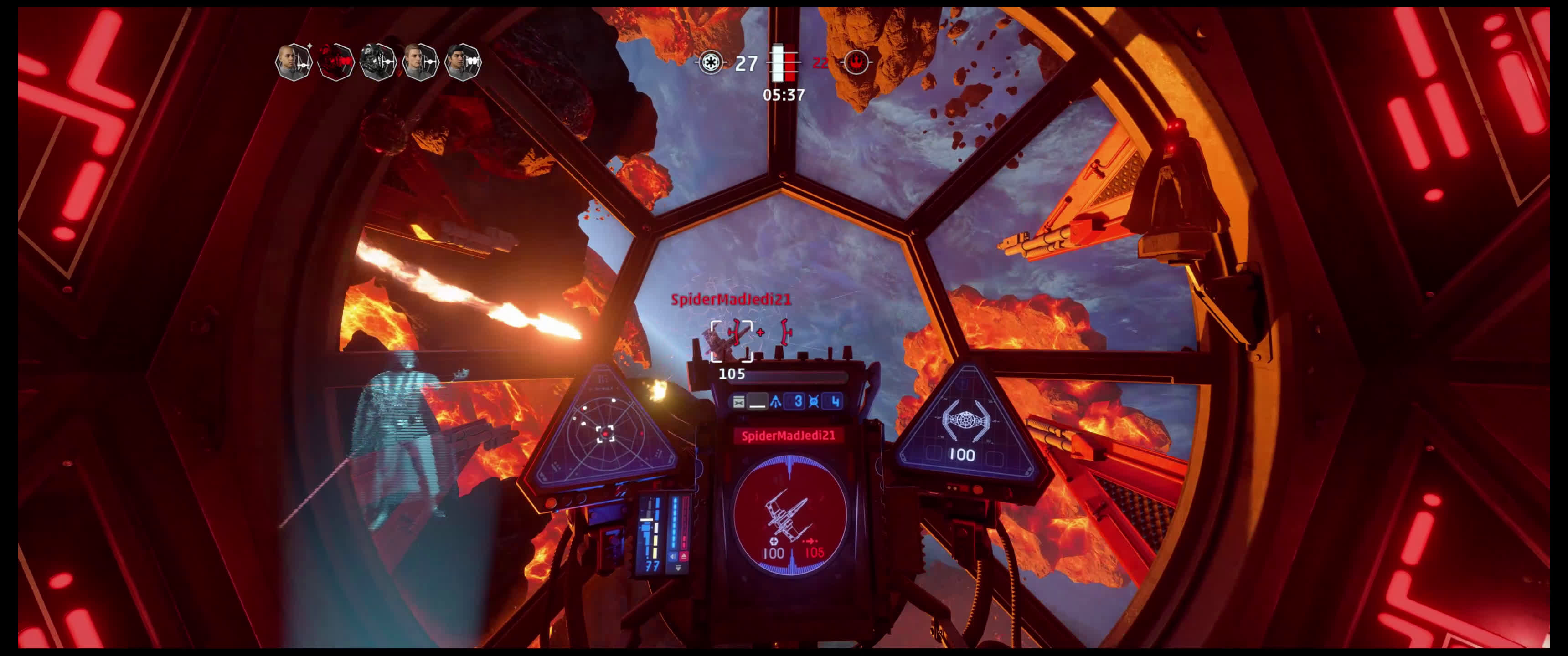This screenshot has width=1568, height=656.
Task: Click the Imperial faction emblem
Action: (710, 62)
